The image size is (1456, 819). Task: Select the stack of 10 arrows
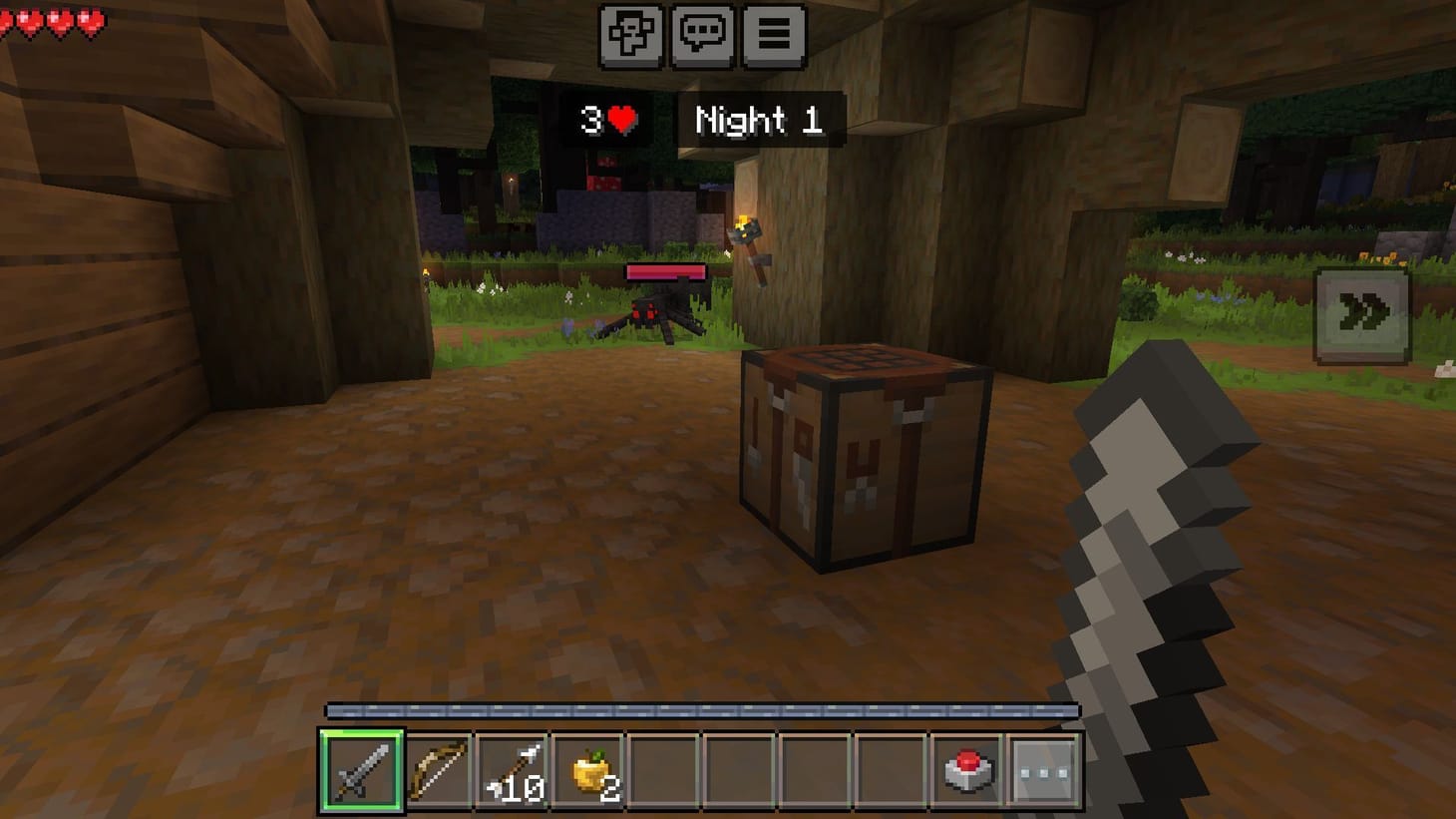pyautogui.click(x=516, y=770)
